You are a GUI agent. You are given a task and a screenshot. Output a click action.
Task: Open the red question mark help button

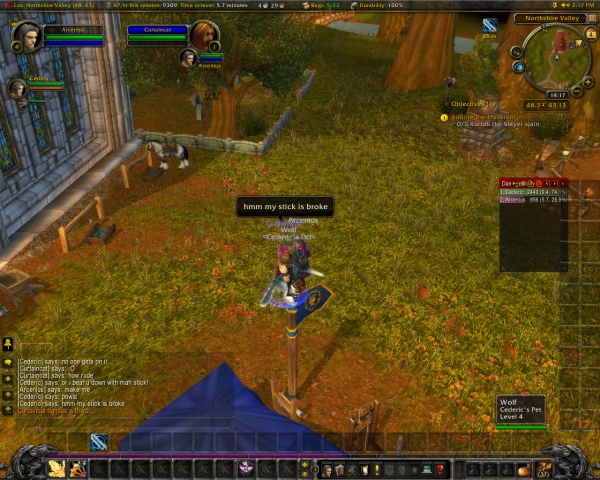click(440, 469)
